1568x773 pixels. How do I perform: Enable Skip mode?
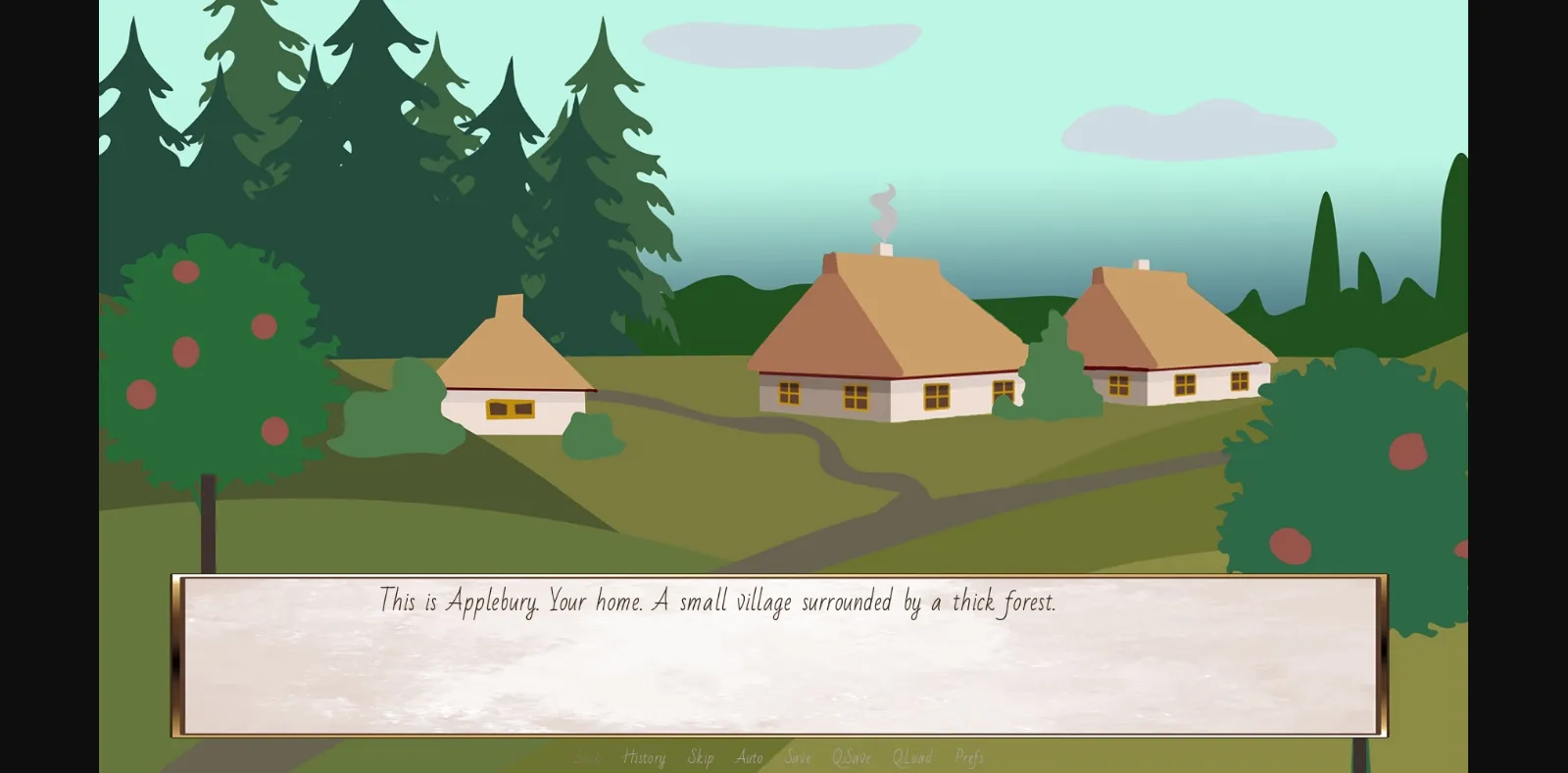click(x=701, y=757)
